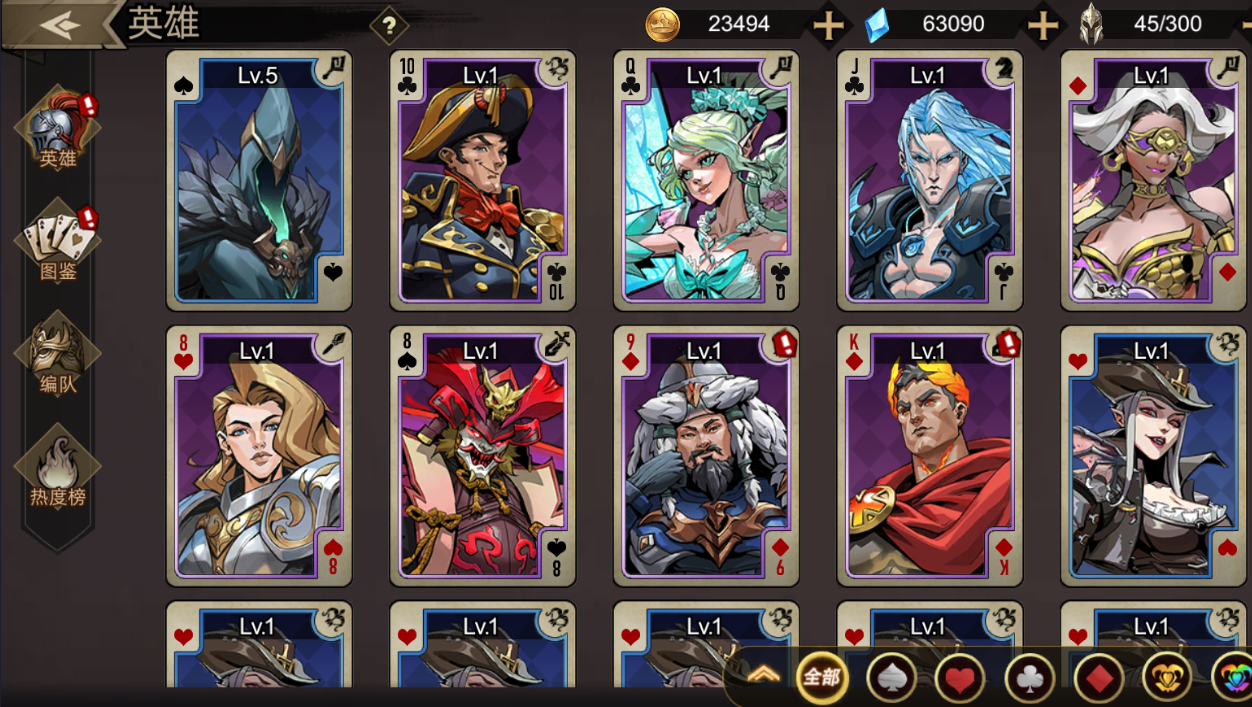The image size is (1252, 707).
Task: Select the Jack of clubs blue-haired hero
Action: [x=930, y=180]
